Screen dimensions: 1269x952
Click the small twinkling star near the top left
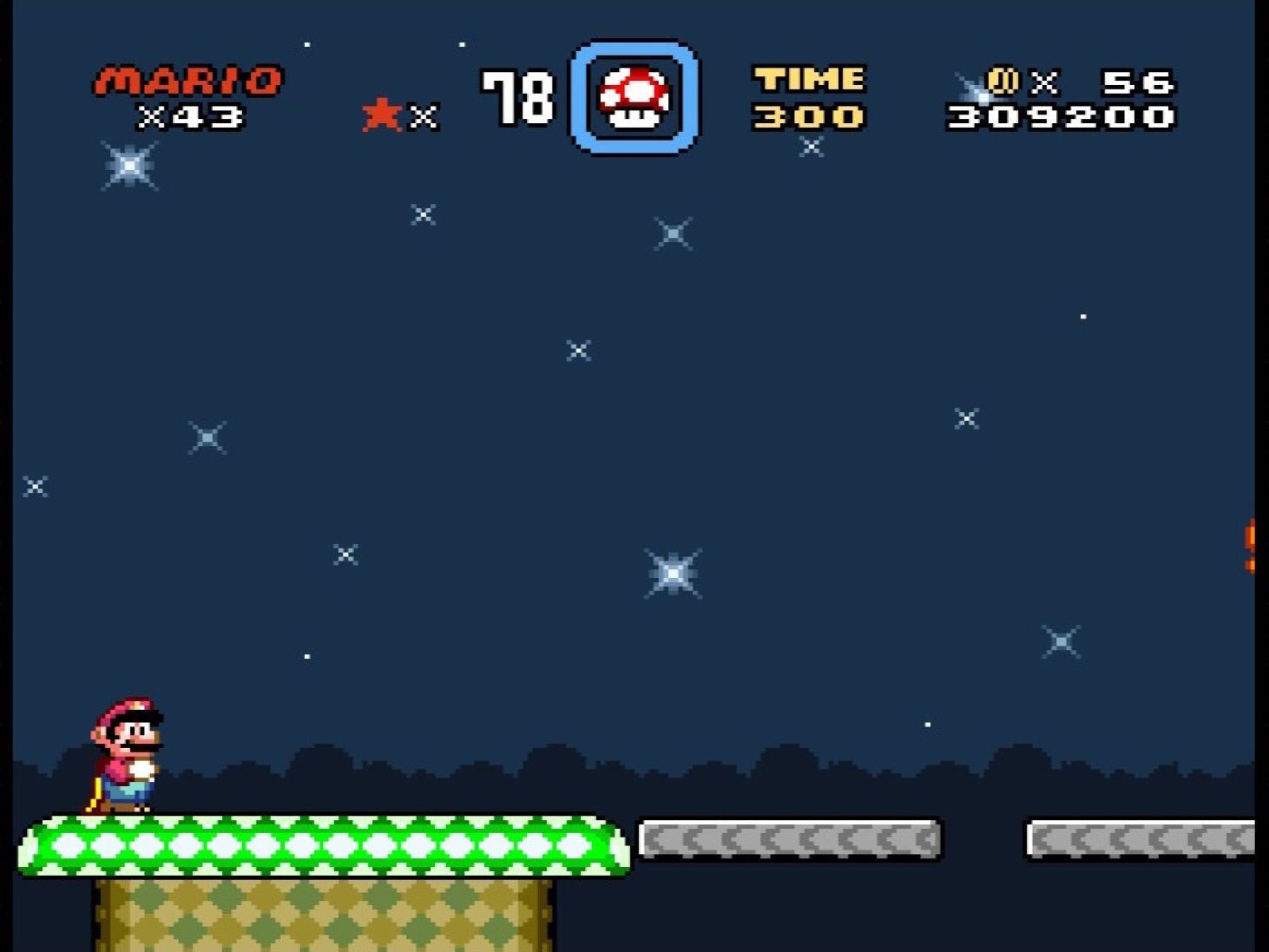coord(128,166)
